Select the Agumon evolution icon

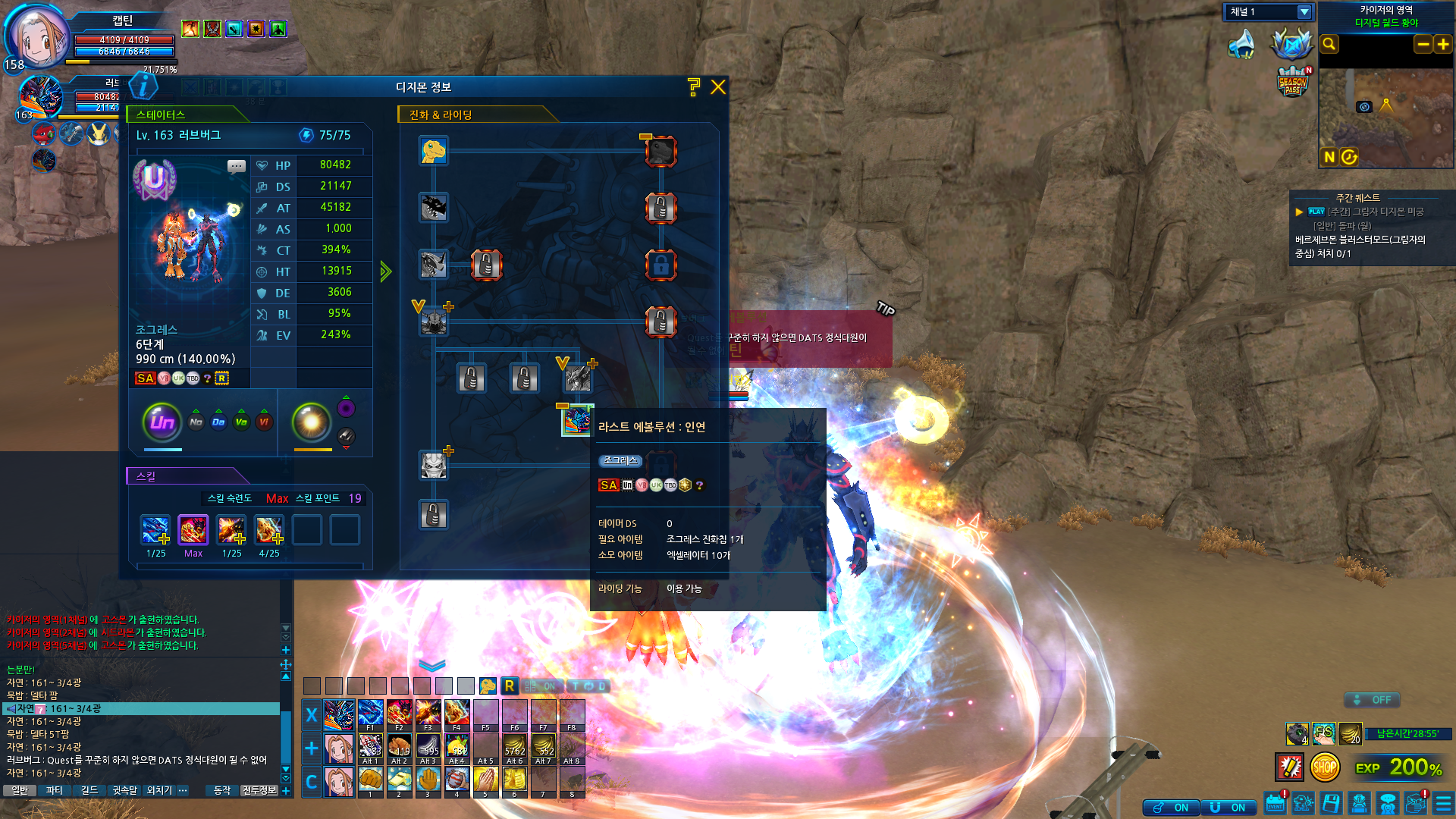click(x=433, y=150)
